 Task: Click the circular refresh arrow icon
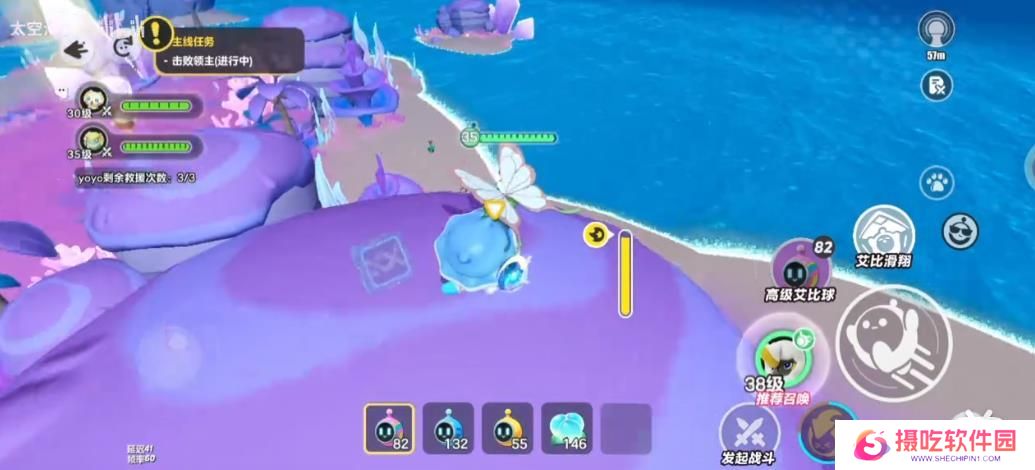[124, 45]
